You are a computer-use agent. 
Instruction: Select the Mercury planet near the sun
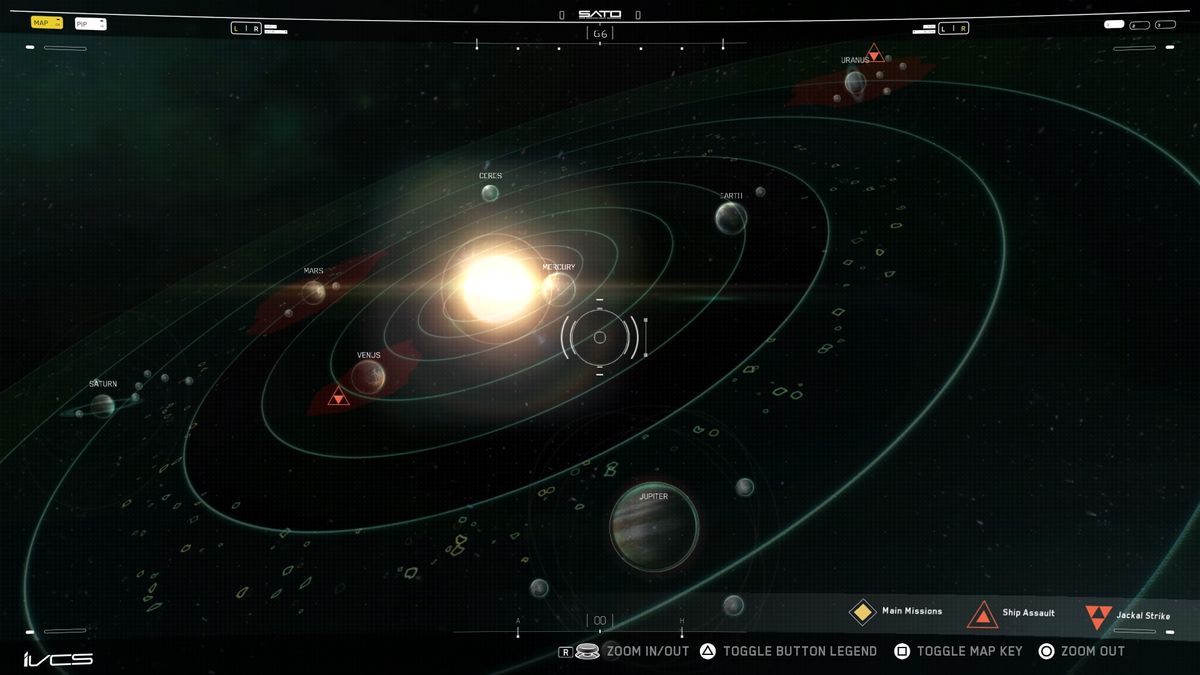pos(559,289)
